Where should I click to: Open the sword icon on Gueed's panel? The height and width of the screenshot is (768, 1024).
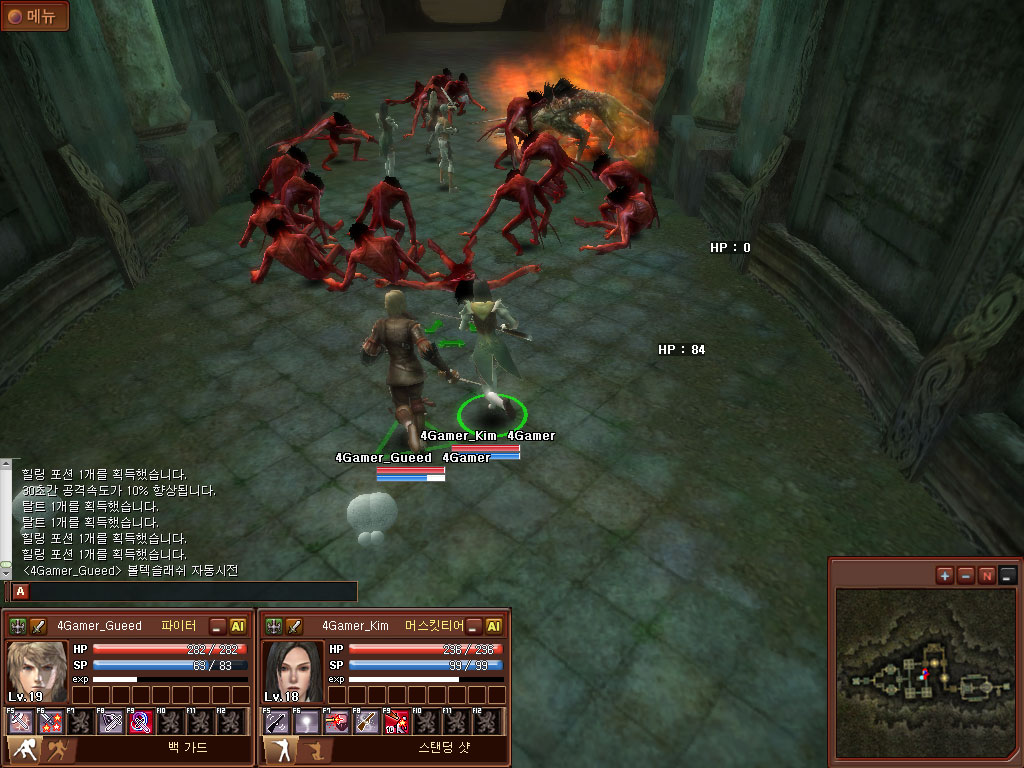[39, 626]
